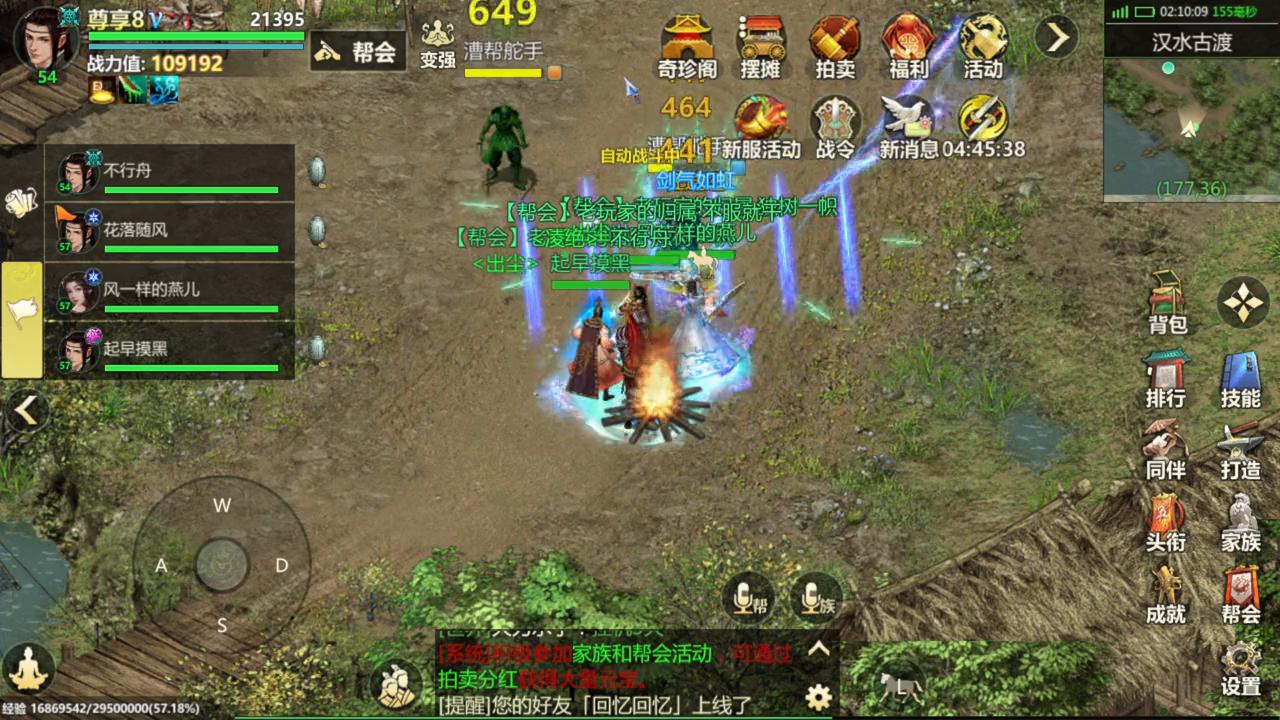The height and width of the screenshot is (720, 1280).
Task: Tap the 变强 power-up icon
Action: click(438, 44)
